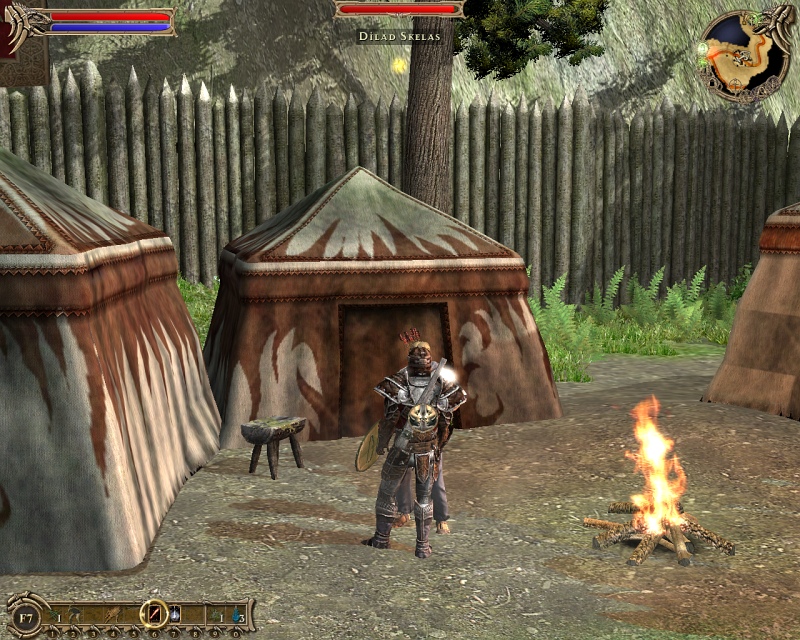The image size is (800, 640).
Task: Activate the ringed red item in slot 6
Action: [154, 613]
